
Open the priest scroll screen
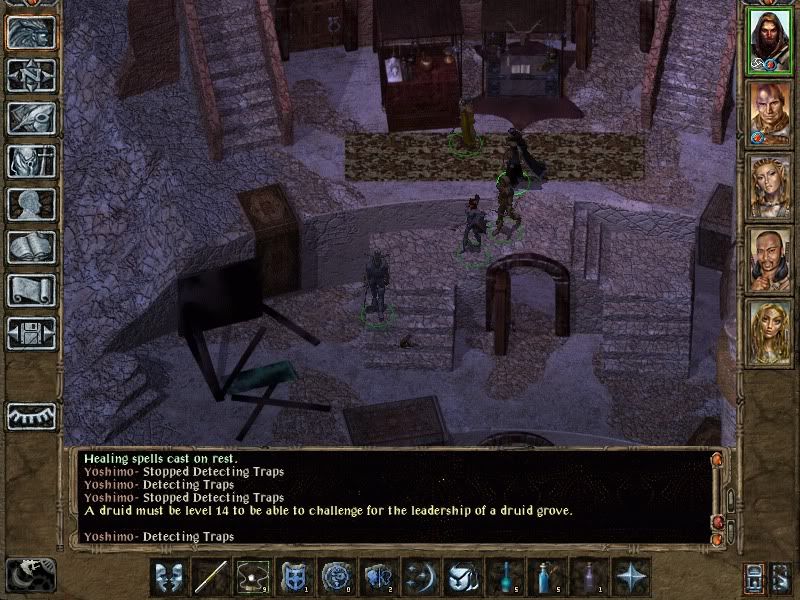click(x=30, y=290)
